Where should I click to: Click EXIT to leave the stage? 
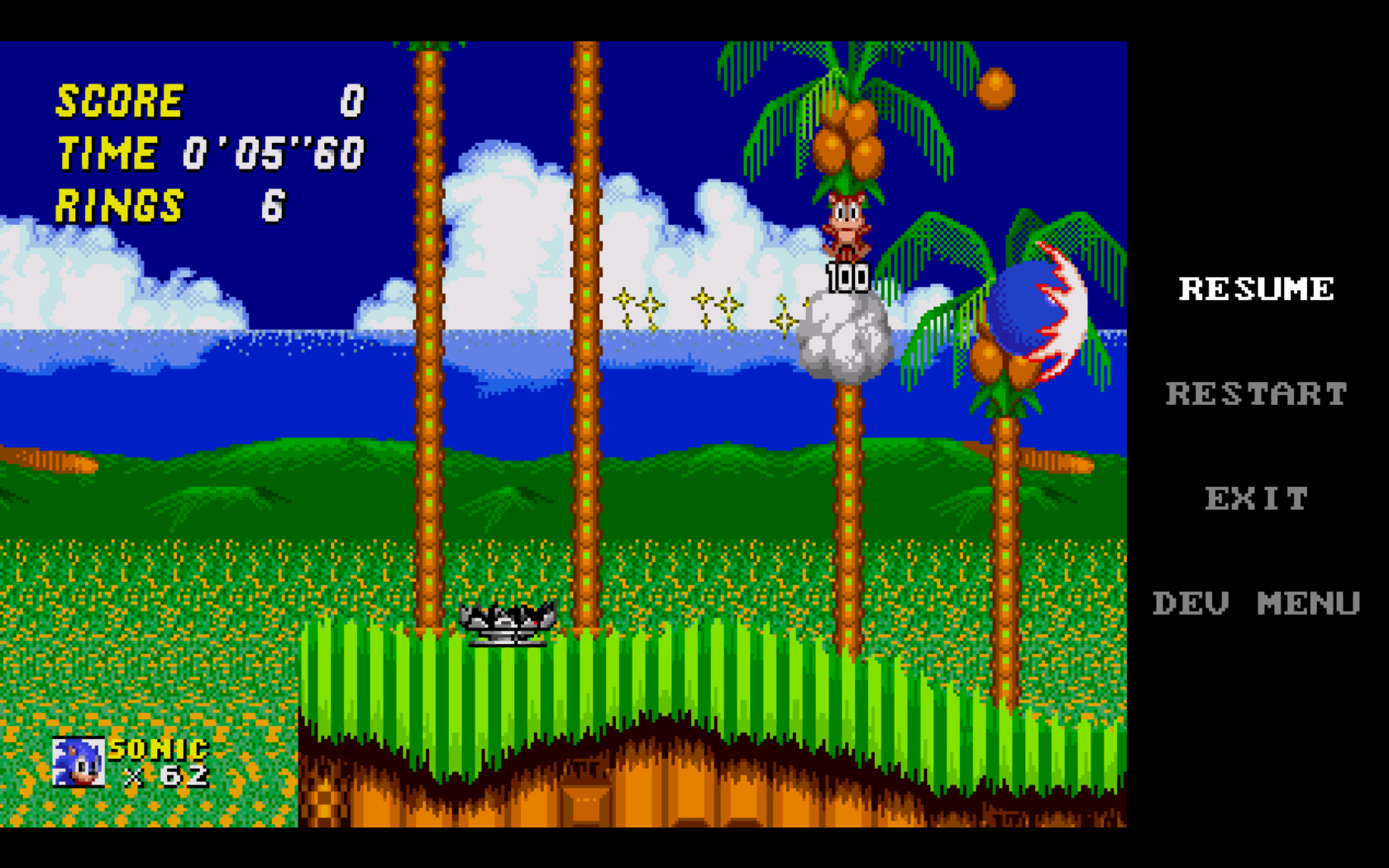pyautogui.click(x=1256, y=498)
